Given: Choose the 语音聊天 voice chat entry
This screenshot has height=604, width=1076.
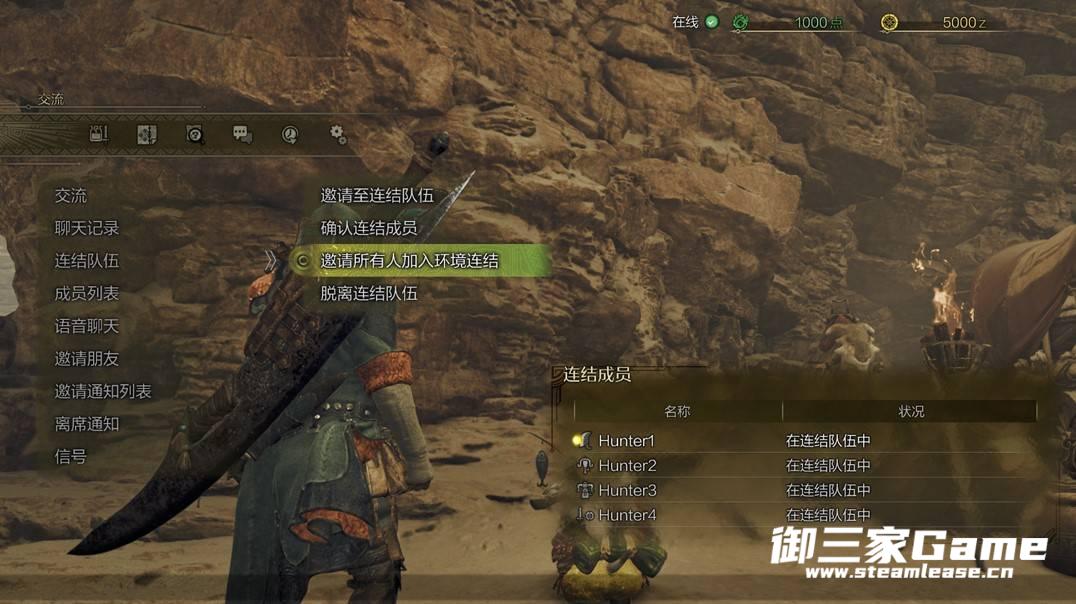Looking at the screenshot, I should click(x=87, y=326).
